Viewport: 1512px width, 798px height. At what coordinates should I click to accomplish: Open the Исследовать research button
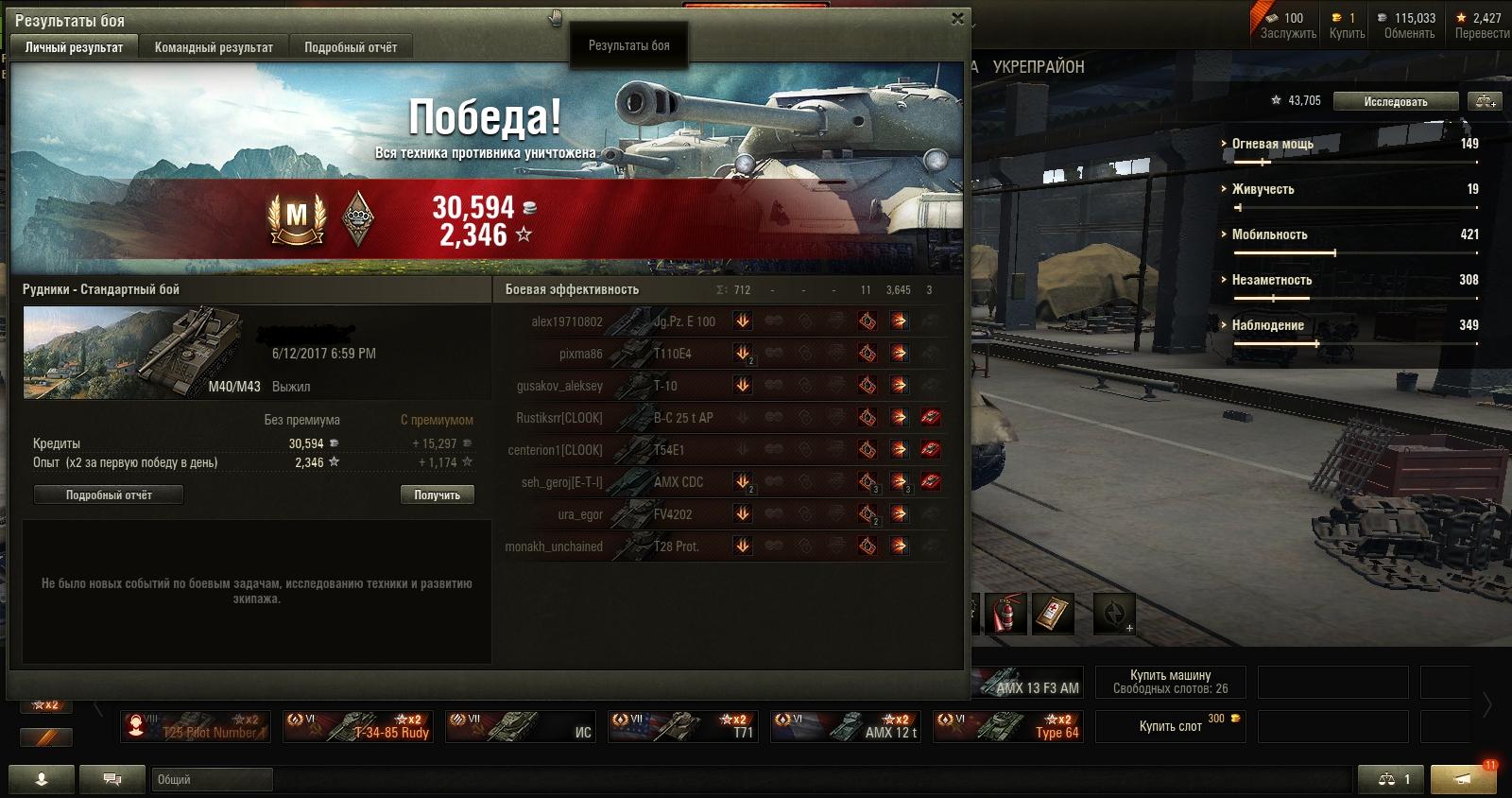[1395, 101]
